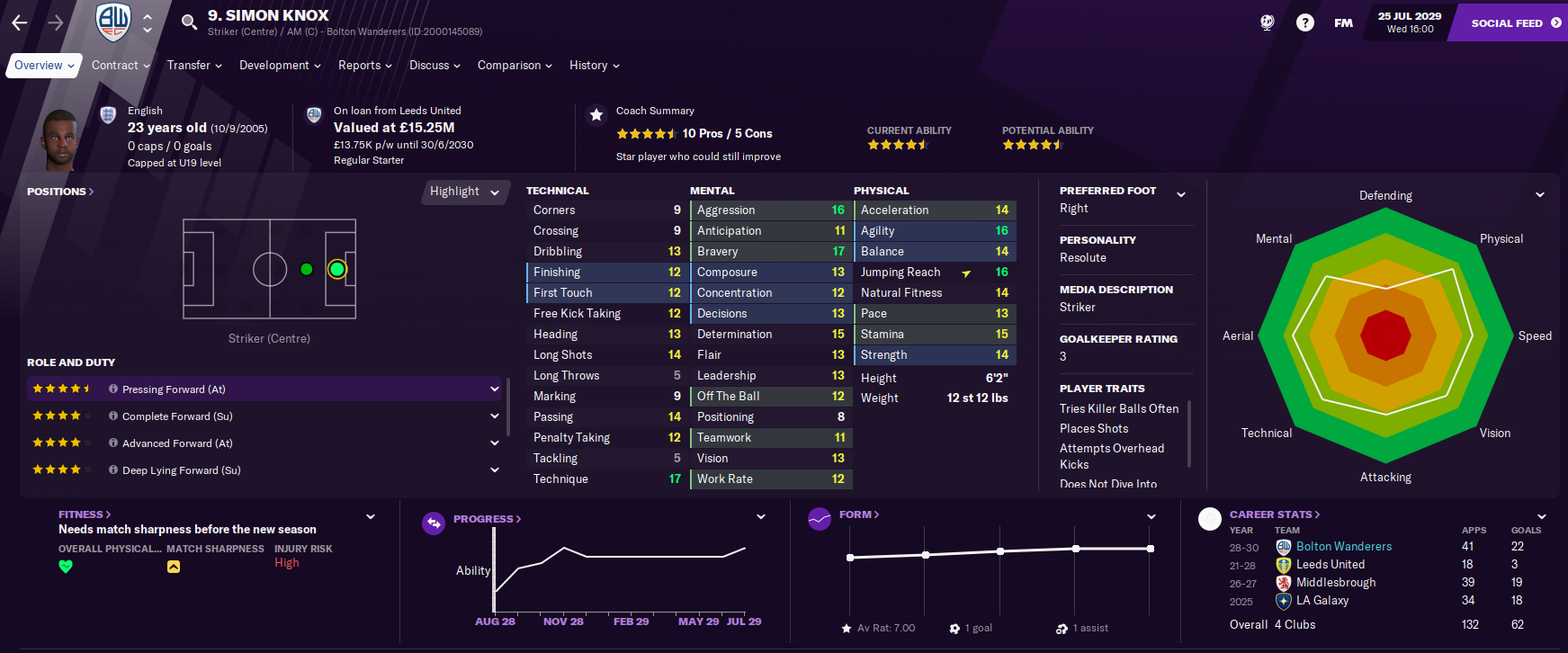The width and height of the screenshot is (1568, 653).
Task: Open the Career Stats section
Action: coord(1275,514)
